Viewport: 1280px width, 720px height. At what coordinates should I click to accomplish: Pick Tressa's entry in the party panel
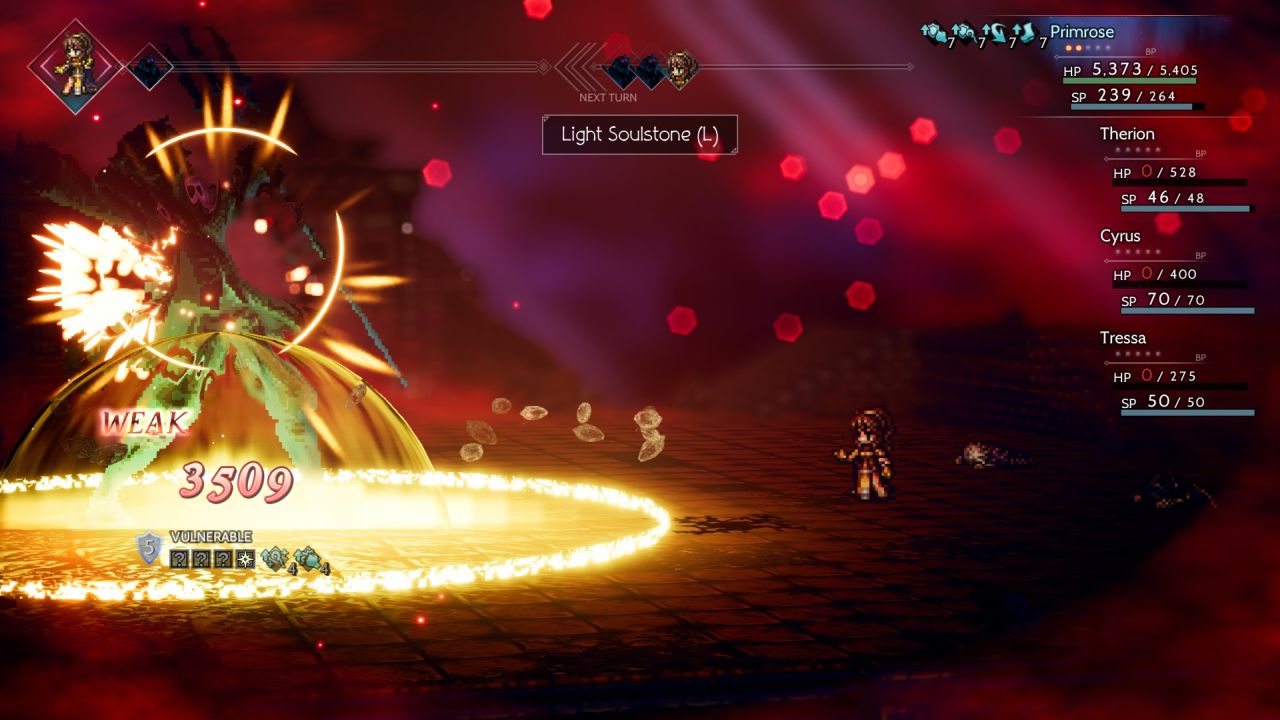pos(1122,338)
